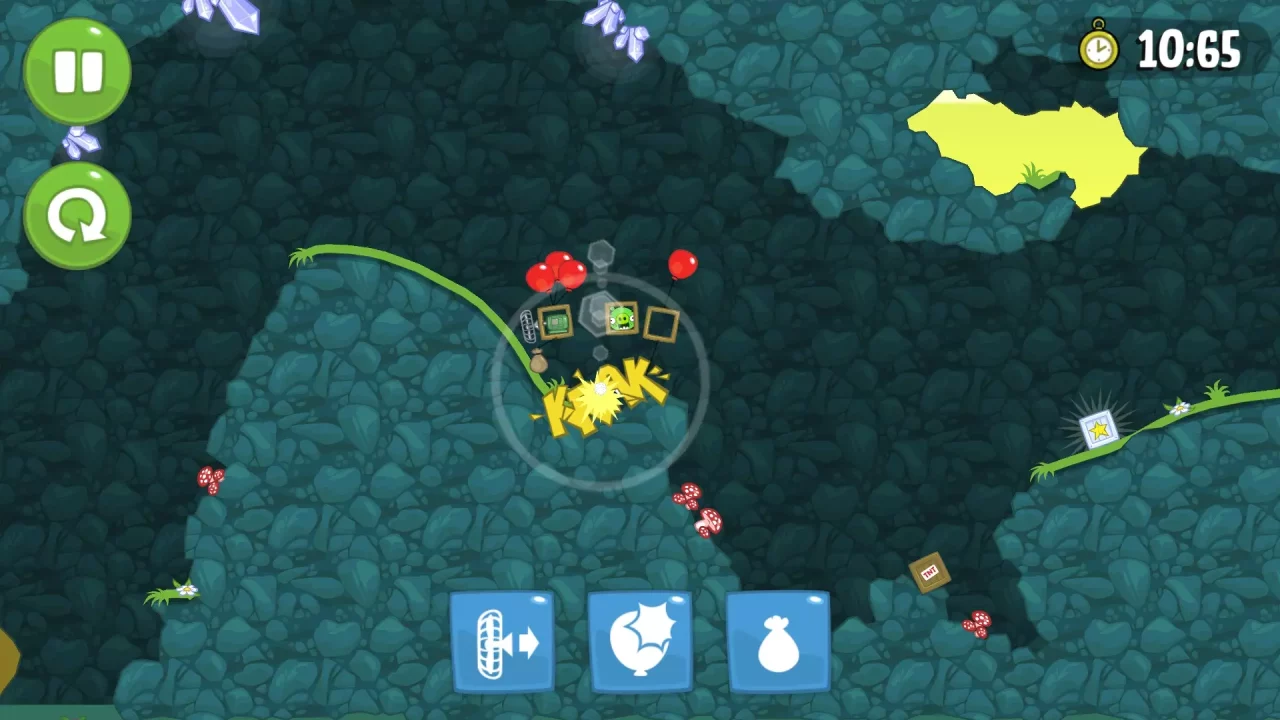Viewport: 1280px width, 720px height.
Task: Activate the fan boost power-up
Action: (503, 640)
